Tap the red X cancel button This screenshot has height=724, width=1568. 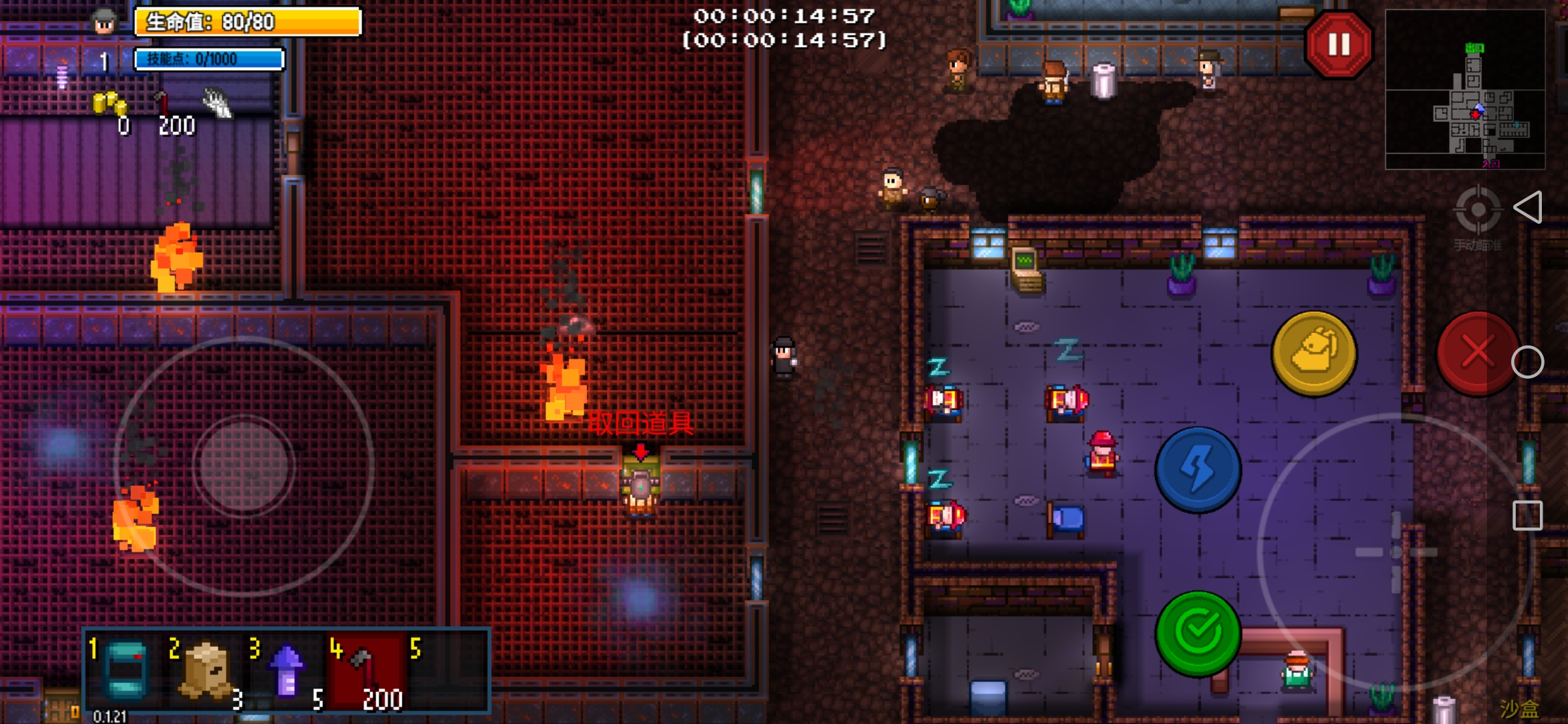point(1477,353)
